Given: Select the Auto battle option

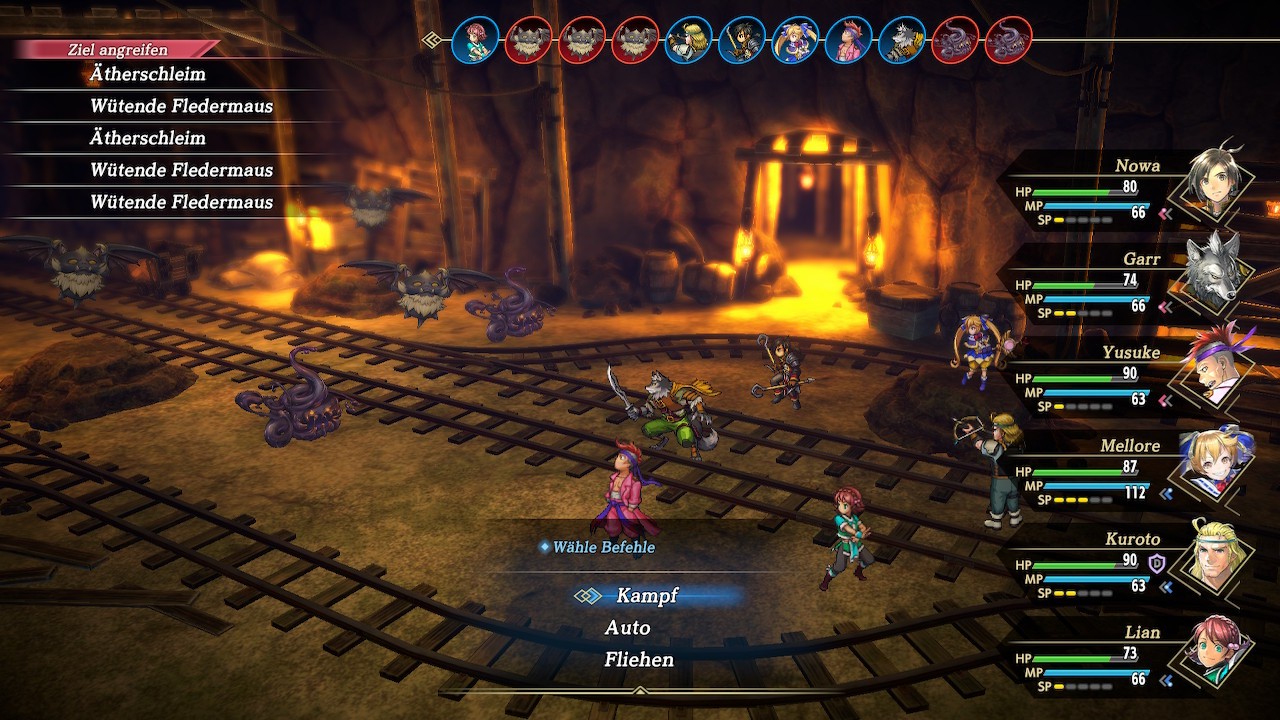Looking at the screenshot, I should click(628, 628).
